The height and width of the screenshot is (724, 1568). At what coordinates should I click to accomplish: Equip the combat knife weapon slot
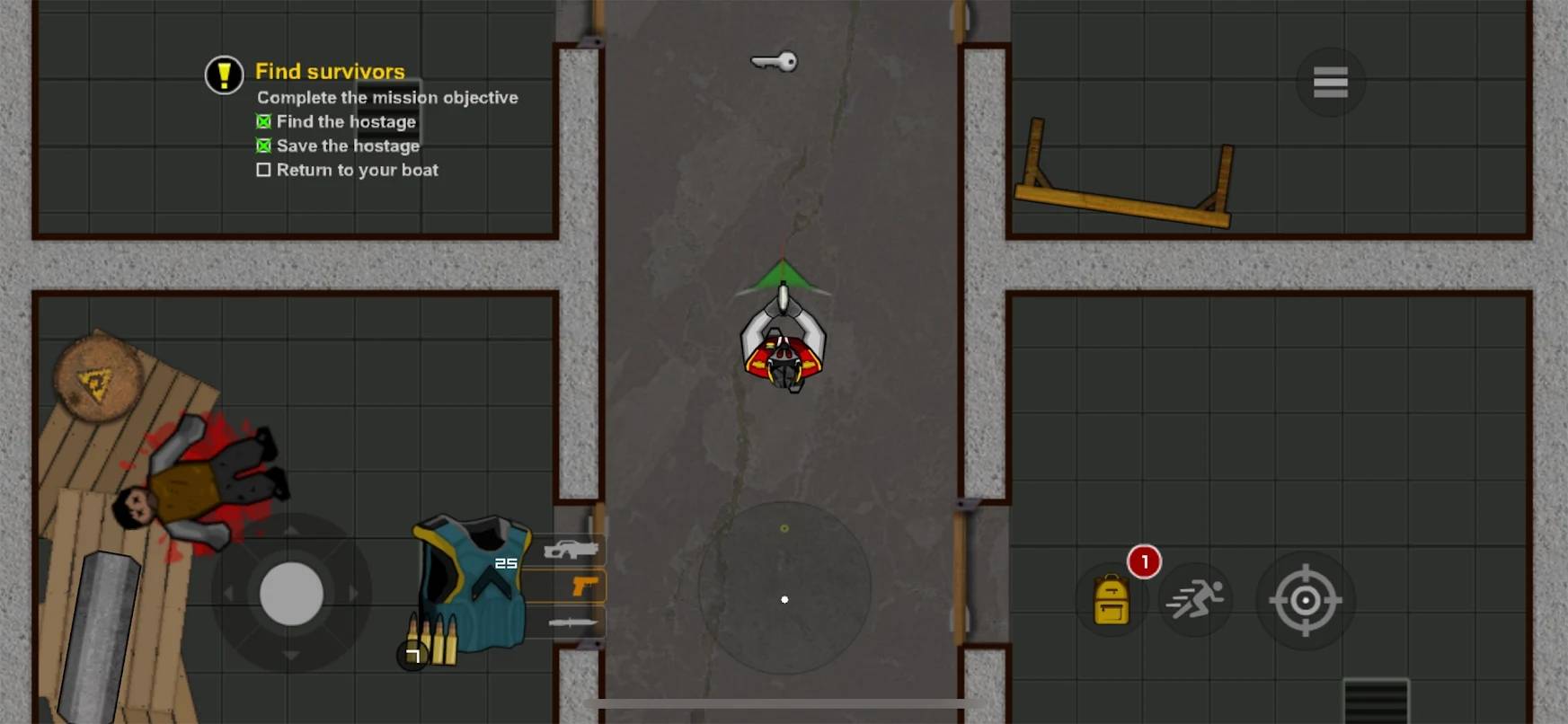tap(571, 622)
